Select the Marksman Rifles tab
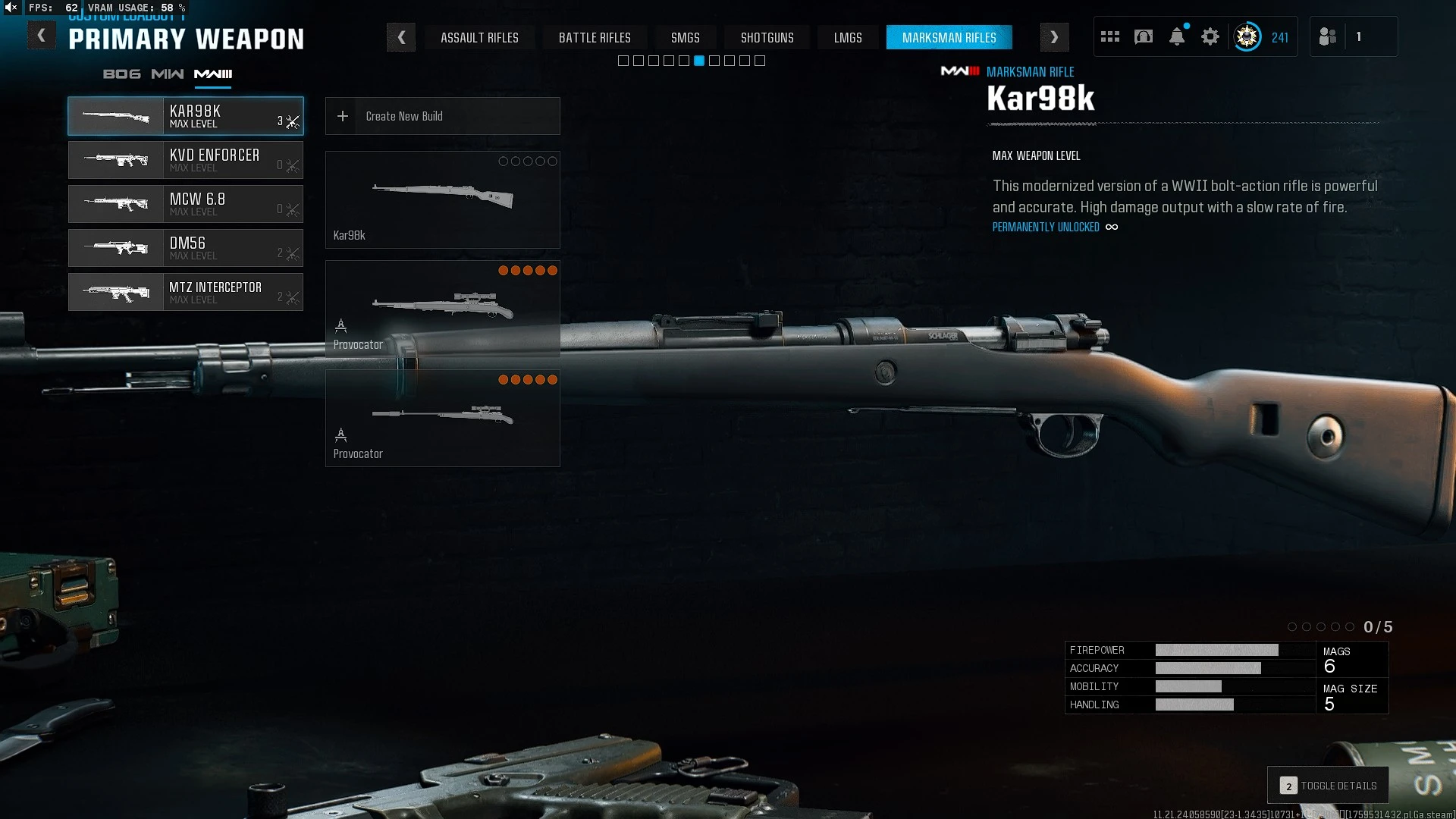The width and height of the screenshot is (1456, 819). pyautogui.click(x=949, y=38)
